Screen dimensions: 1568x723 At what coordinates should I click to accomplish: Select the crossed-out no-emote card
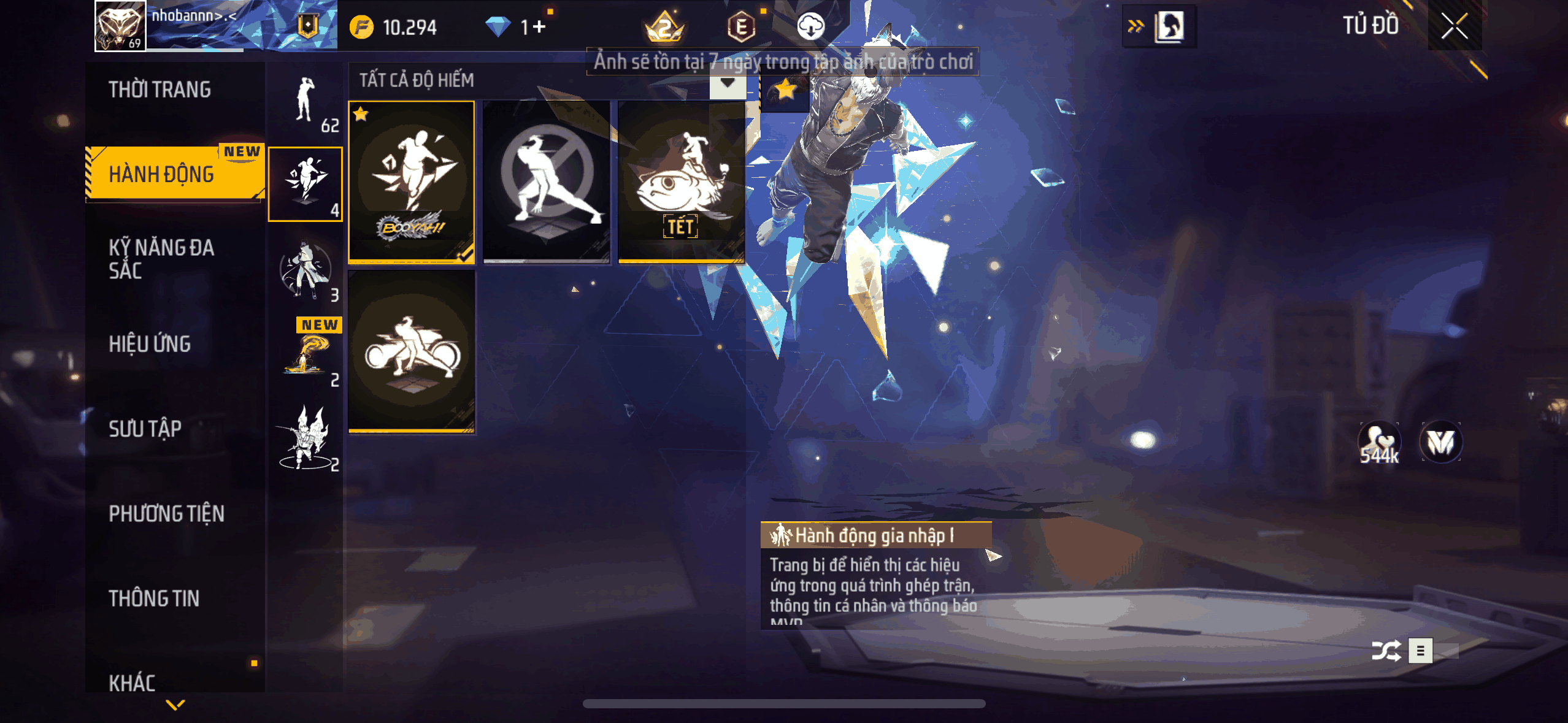coord(546,182)
